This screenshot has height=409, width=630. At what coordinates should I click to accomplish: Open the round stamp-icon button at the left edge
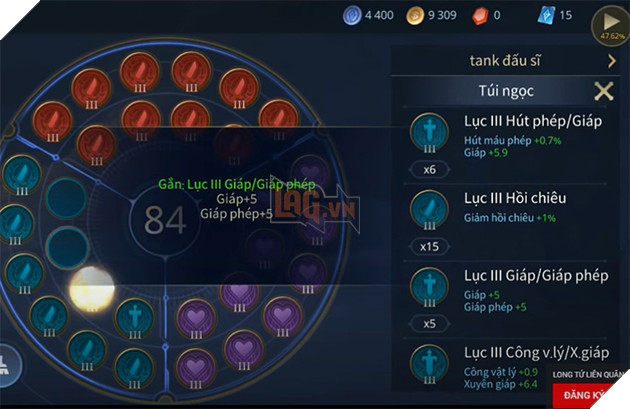[x=6, y=365]
